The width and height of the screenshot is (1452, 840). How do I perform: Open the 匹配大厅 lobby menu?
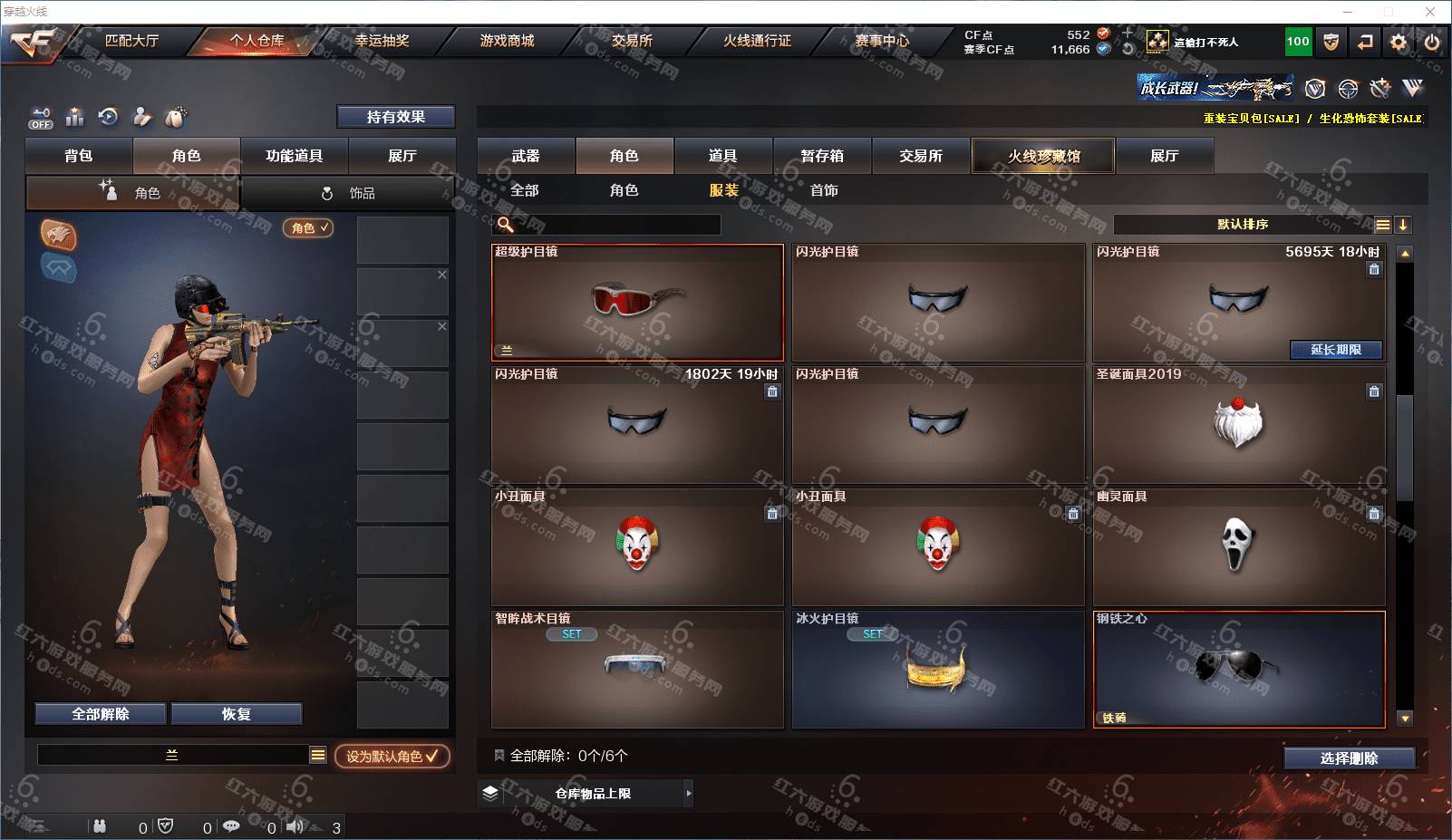(131, 41)
